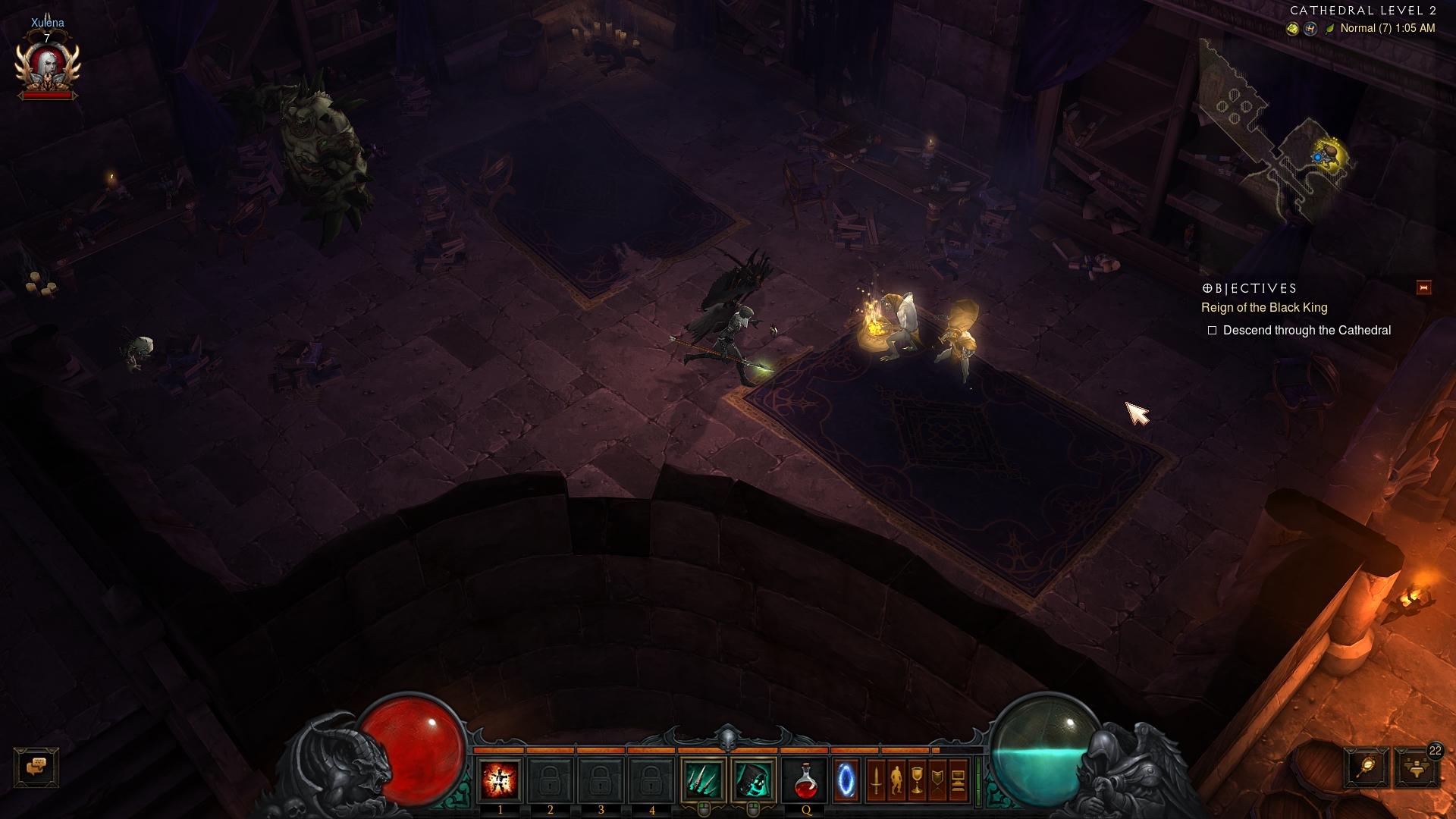Open the banner shield menu icon

coord(937,780)
